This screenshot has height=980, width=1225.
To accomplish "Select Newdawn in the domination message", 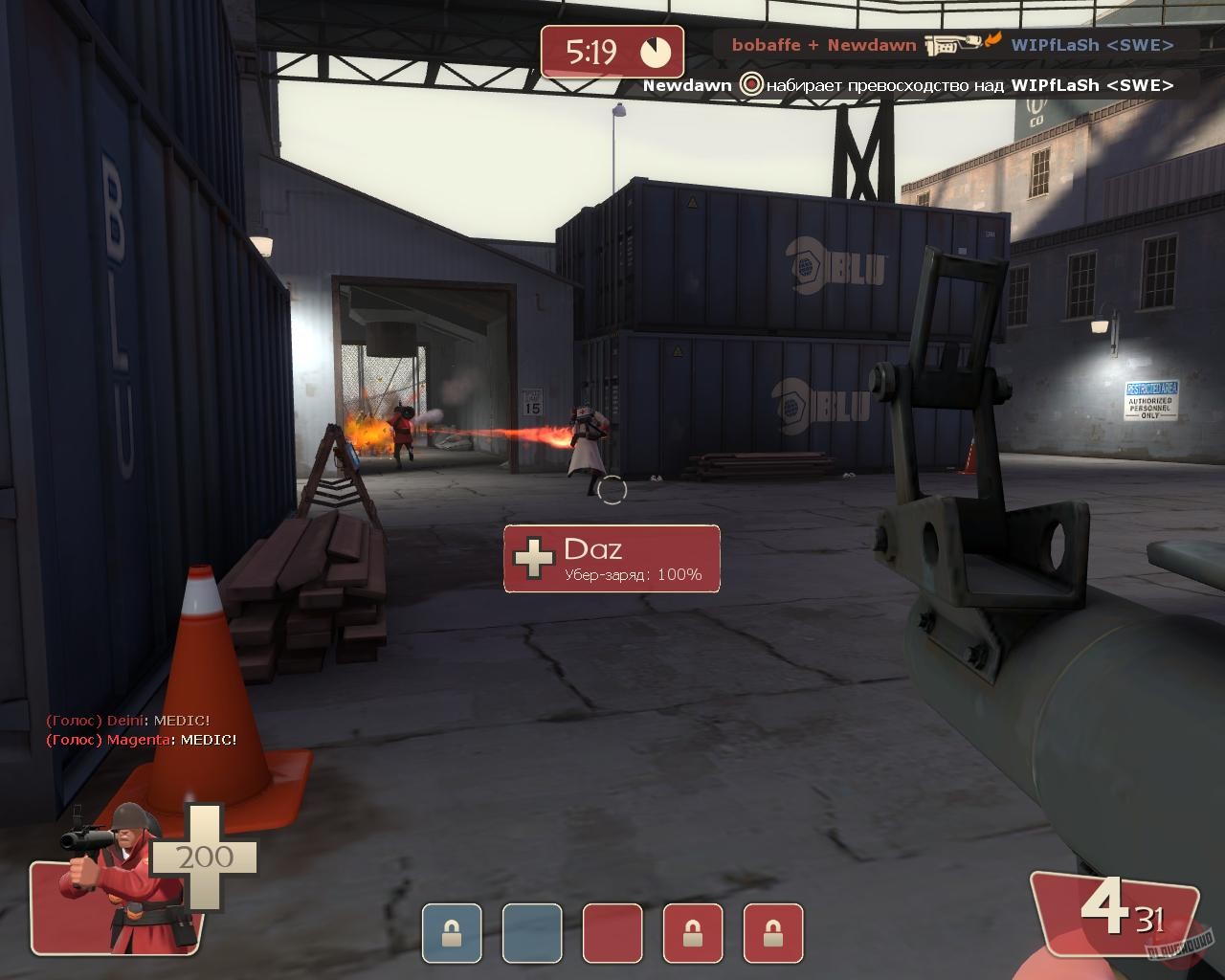I will click(x=685, y=85).
